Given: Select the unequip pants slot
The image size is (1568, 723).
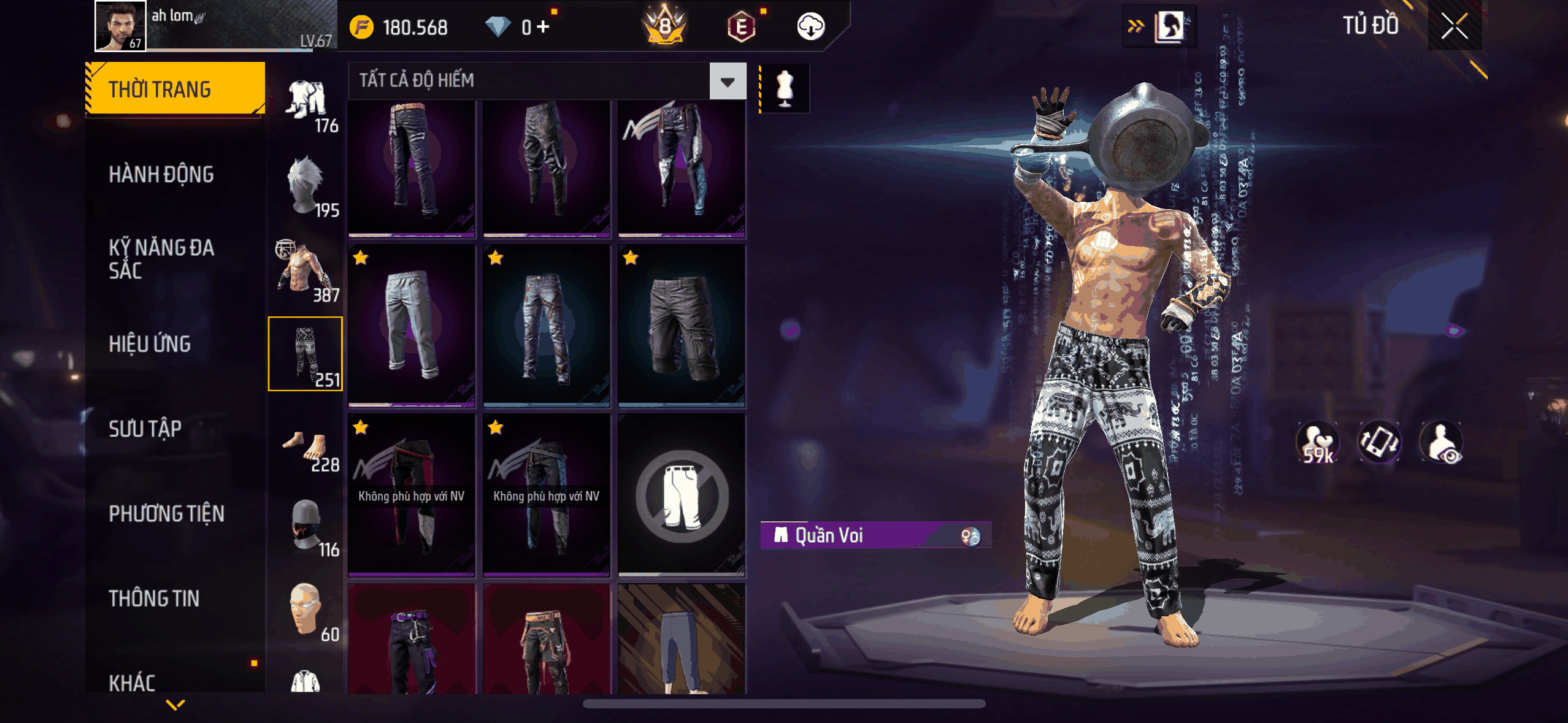Looking at the screenshot, I should (x=682, y=495).
